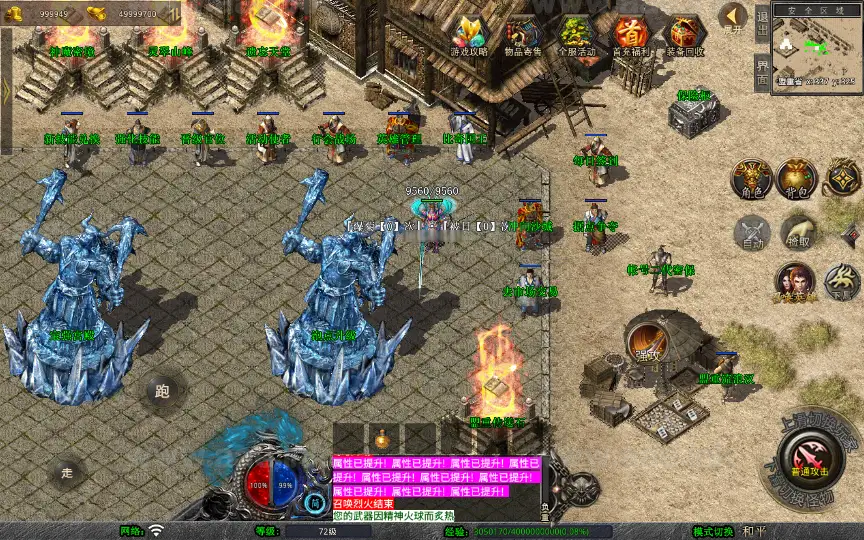Open the 装备回收 equipment recycling chest

pyautogui.click(x=684, y=37)
